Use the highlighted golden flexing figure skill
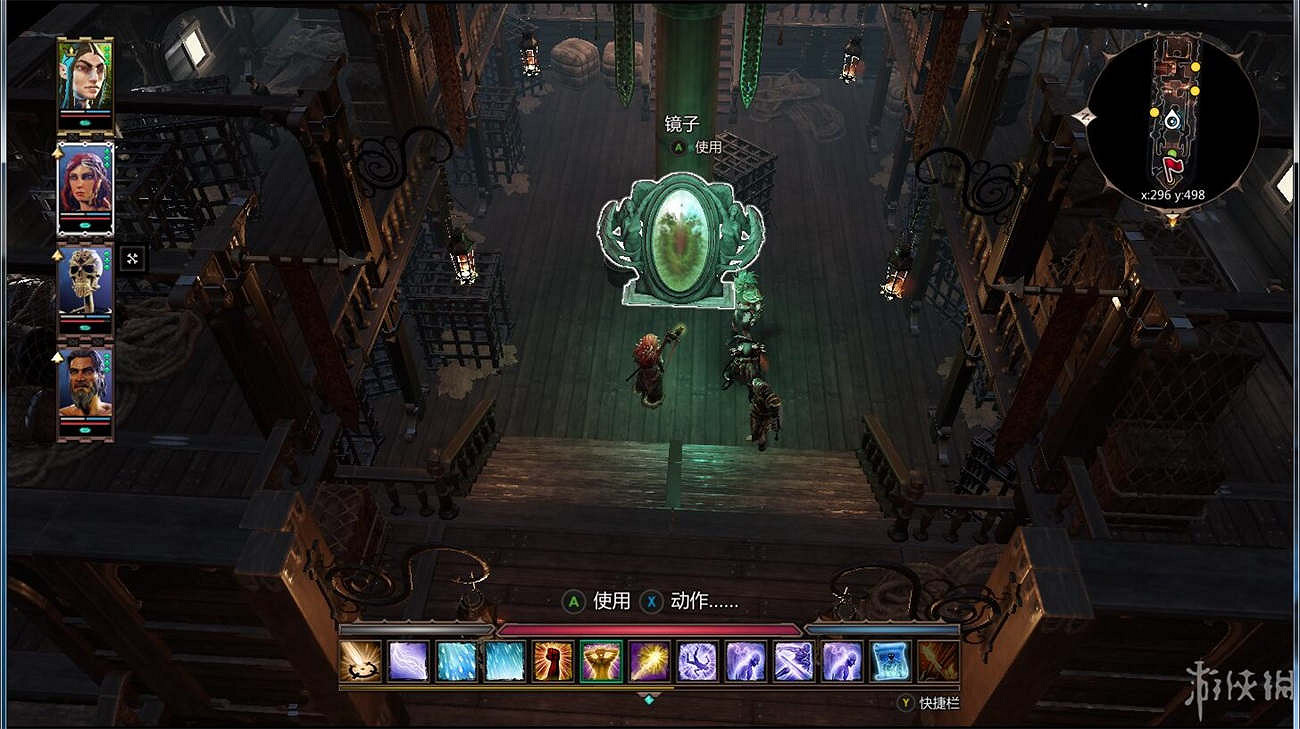 point(601,662)
